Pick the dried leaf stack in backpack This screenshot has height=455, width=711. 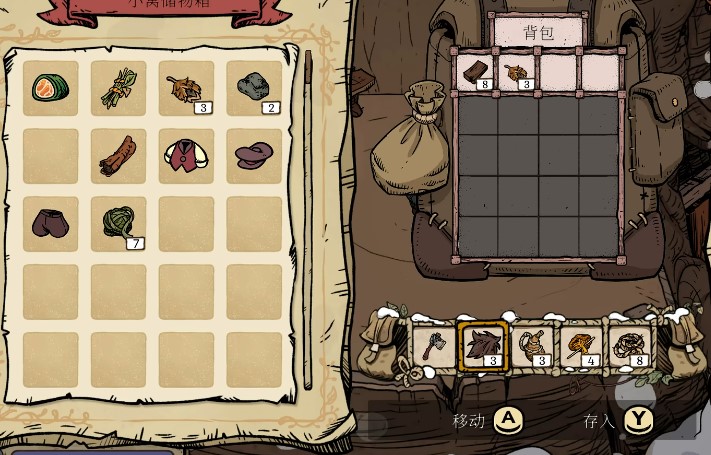click(x=518, y=71)
